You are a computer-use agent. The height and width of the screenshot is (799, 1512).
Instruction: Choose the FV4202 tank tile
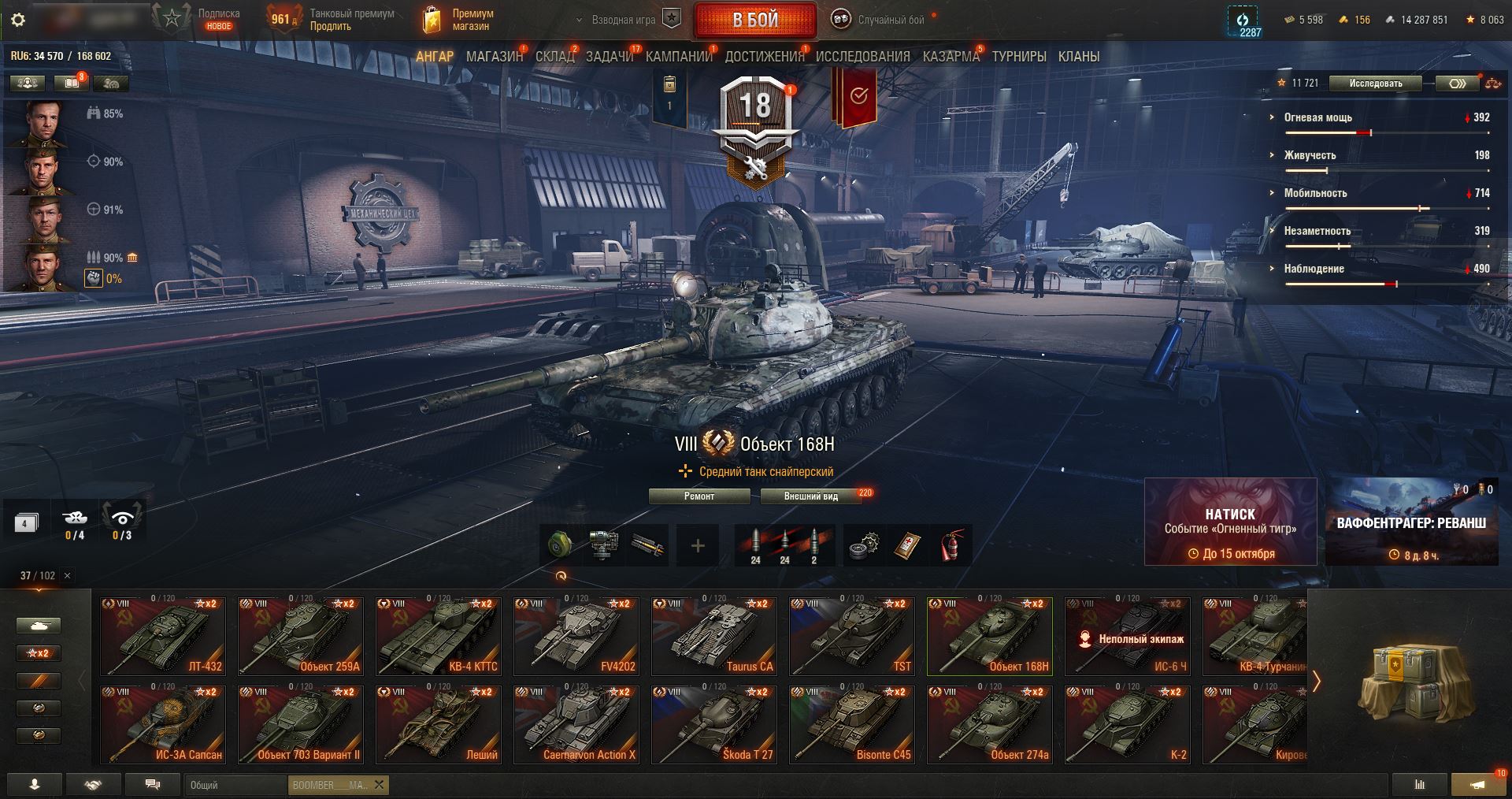point(575,636)
